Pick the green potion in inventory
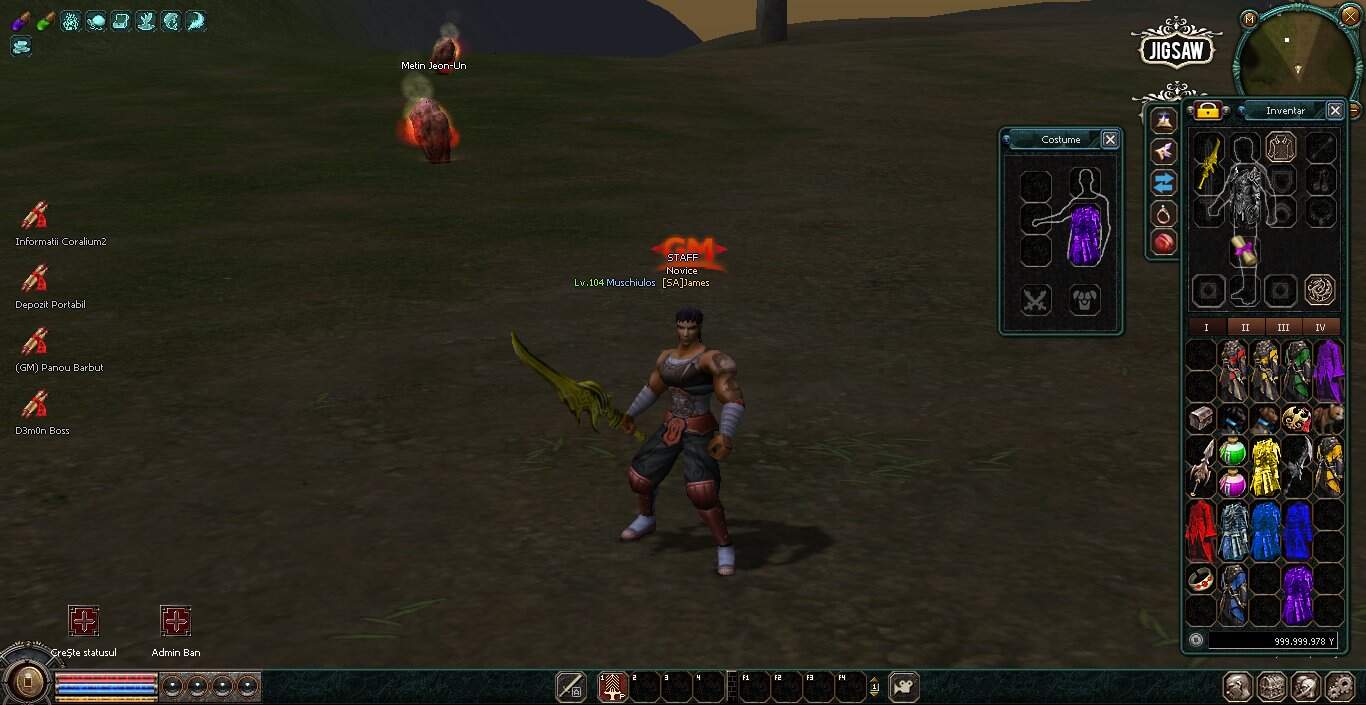This screenshot has height=705, width=1366. click(1233, 452)
